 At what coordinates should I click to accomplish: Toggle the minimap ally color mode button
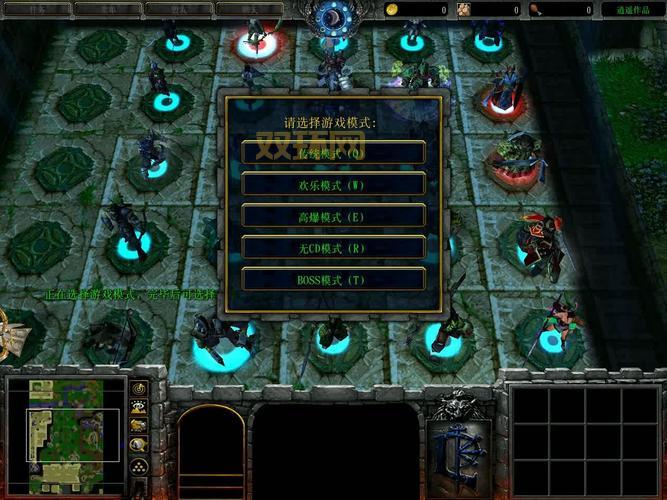click(x=139, y=426)
